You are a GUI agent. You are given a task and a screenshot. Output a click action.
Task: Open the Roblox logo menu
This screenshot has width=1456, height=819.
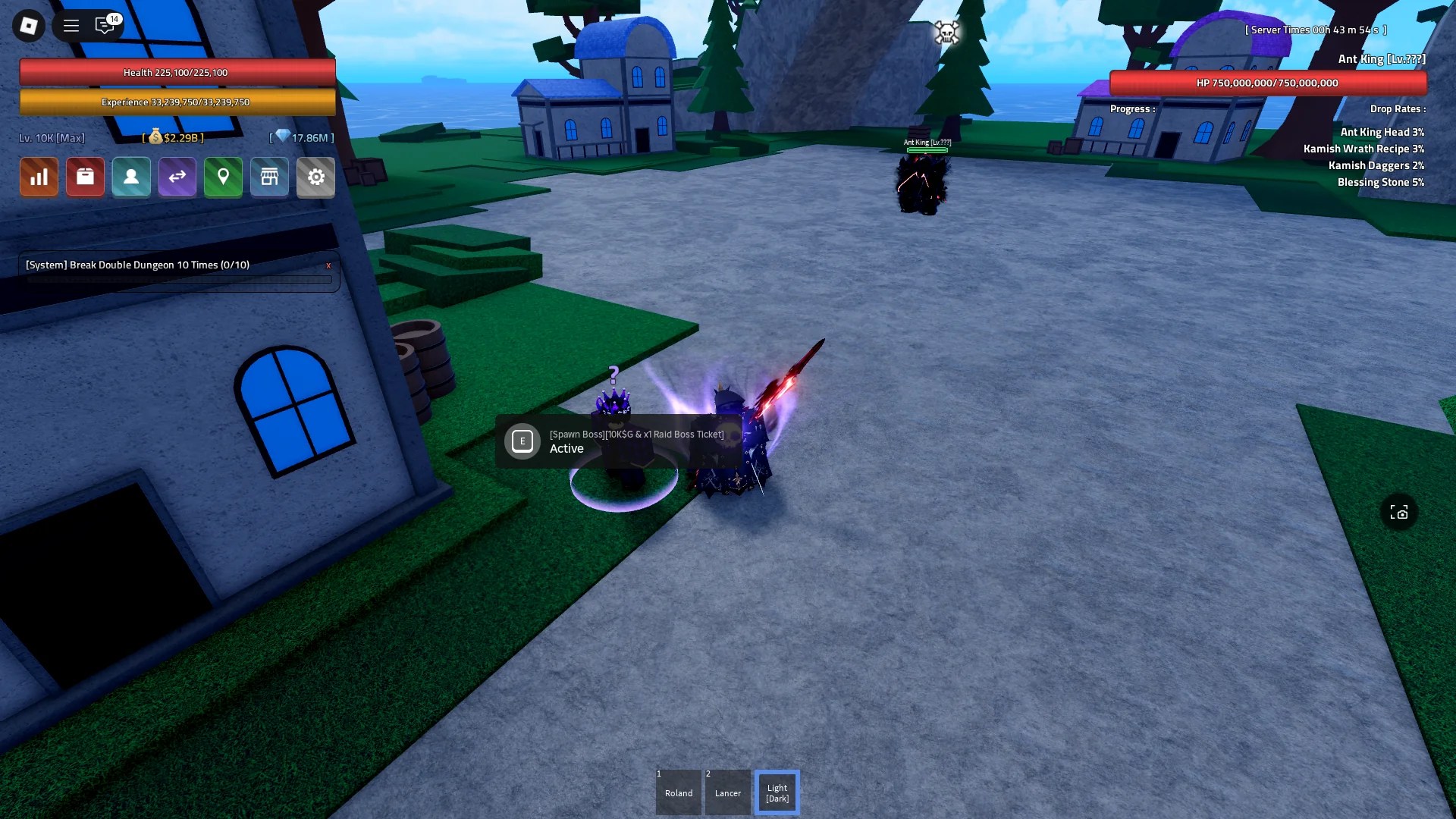[28, 25]
